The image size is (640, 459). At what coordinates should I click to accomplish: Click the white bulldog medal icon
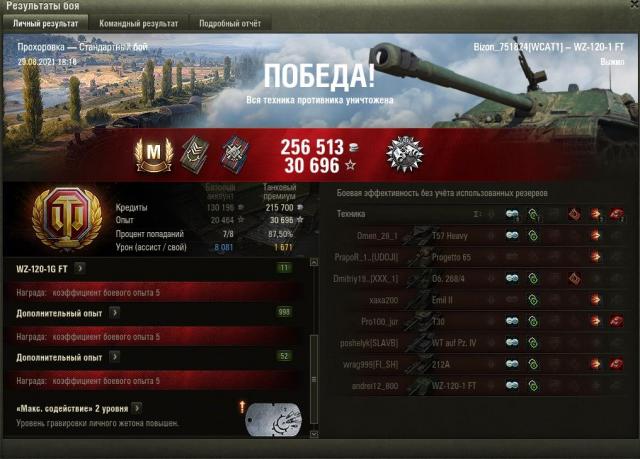coord(405,154)
